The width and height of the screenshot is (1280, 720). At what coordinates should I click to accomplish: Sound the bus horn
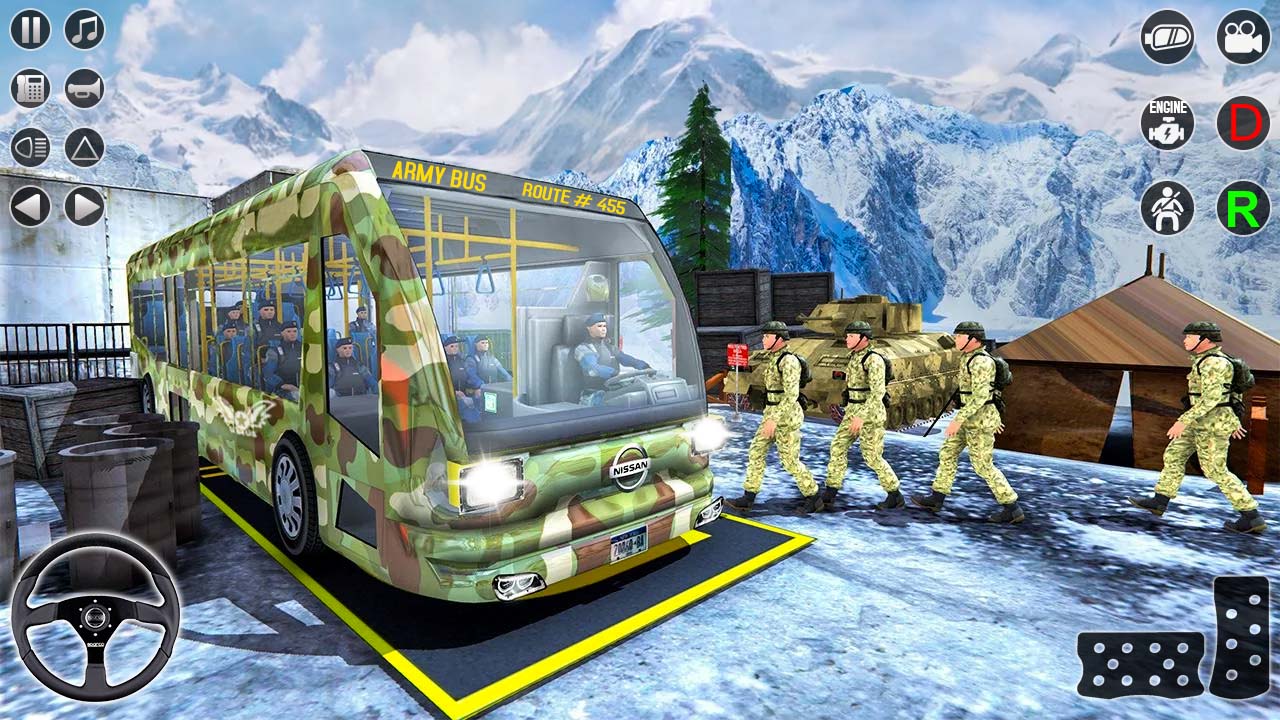pyautogui.click(x=82, y=88)
